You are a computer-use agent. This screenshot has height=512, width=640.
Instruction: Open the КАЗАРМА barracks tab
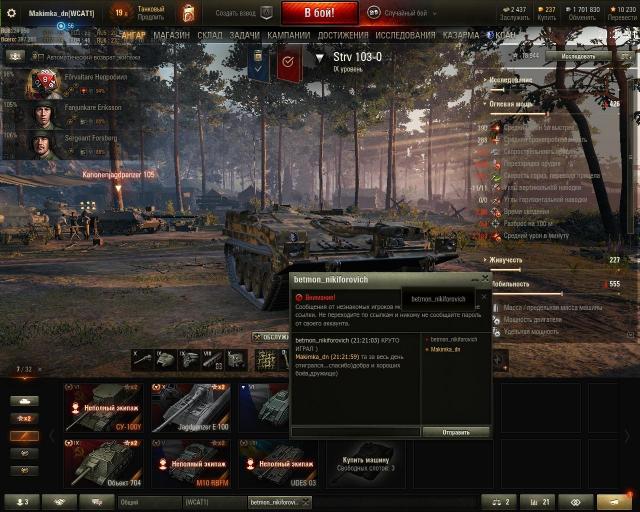[x=460, y=35]
